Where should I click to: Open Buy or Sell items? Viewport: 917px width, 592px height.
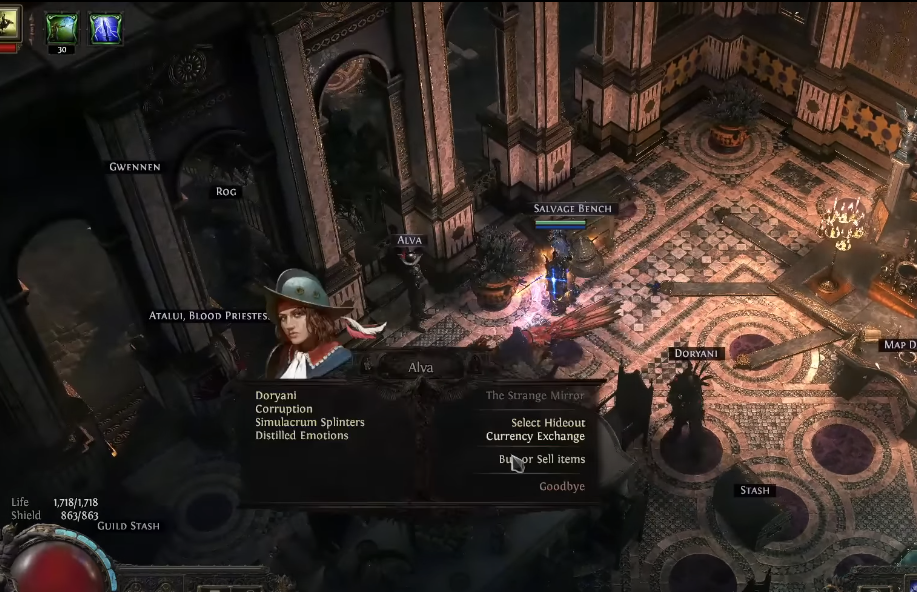pos(542,459)
